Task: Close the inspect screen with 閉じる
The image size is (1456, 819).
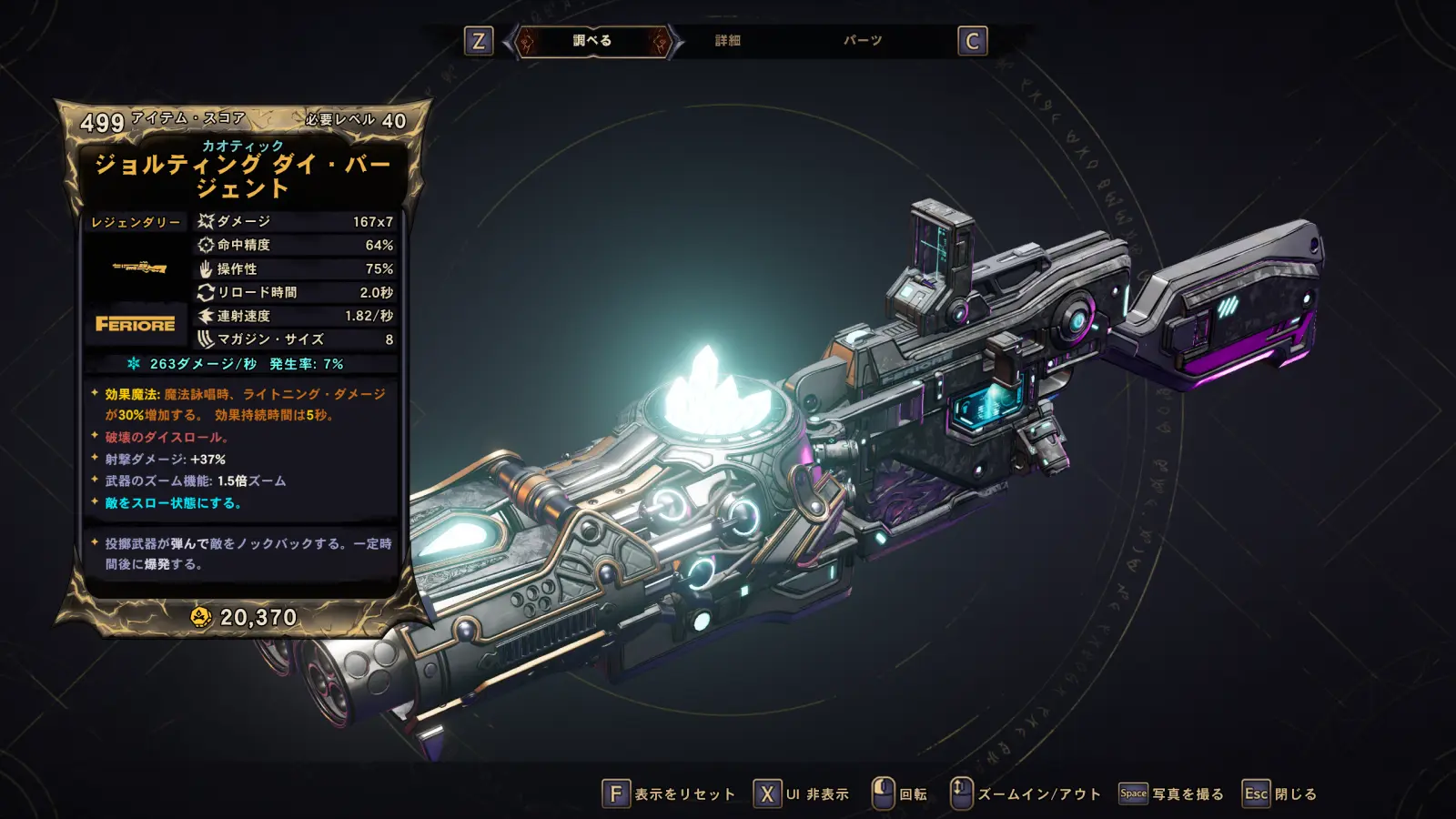Action: 1280,794
